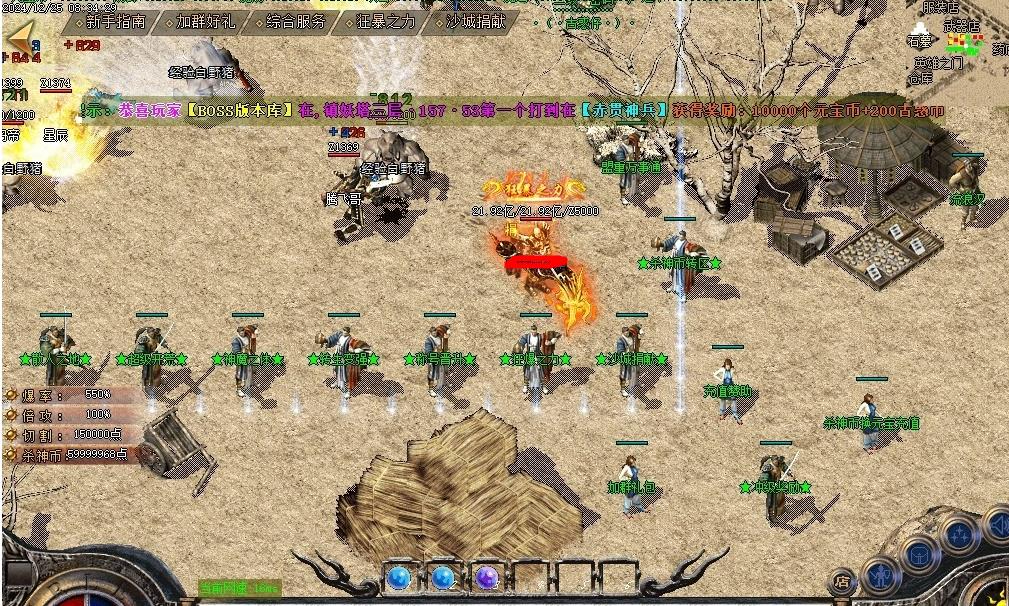Open the skills sparkle round button
This screenshot has height=606, width=1009.
960,535
